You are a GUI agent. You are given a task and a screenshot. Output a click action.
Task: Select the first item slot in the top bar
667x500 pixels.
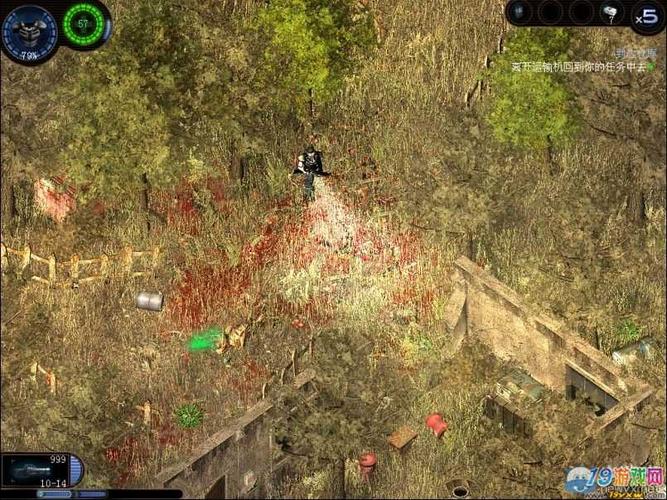520,12
